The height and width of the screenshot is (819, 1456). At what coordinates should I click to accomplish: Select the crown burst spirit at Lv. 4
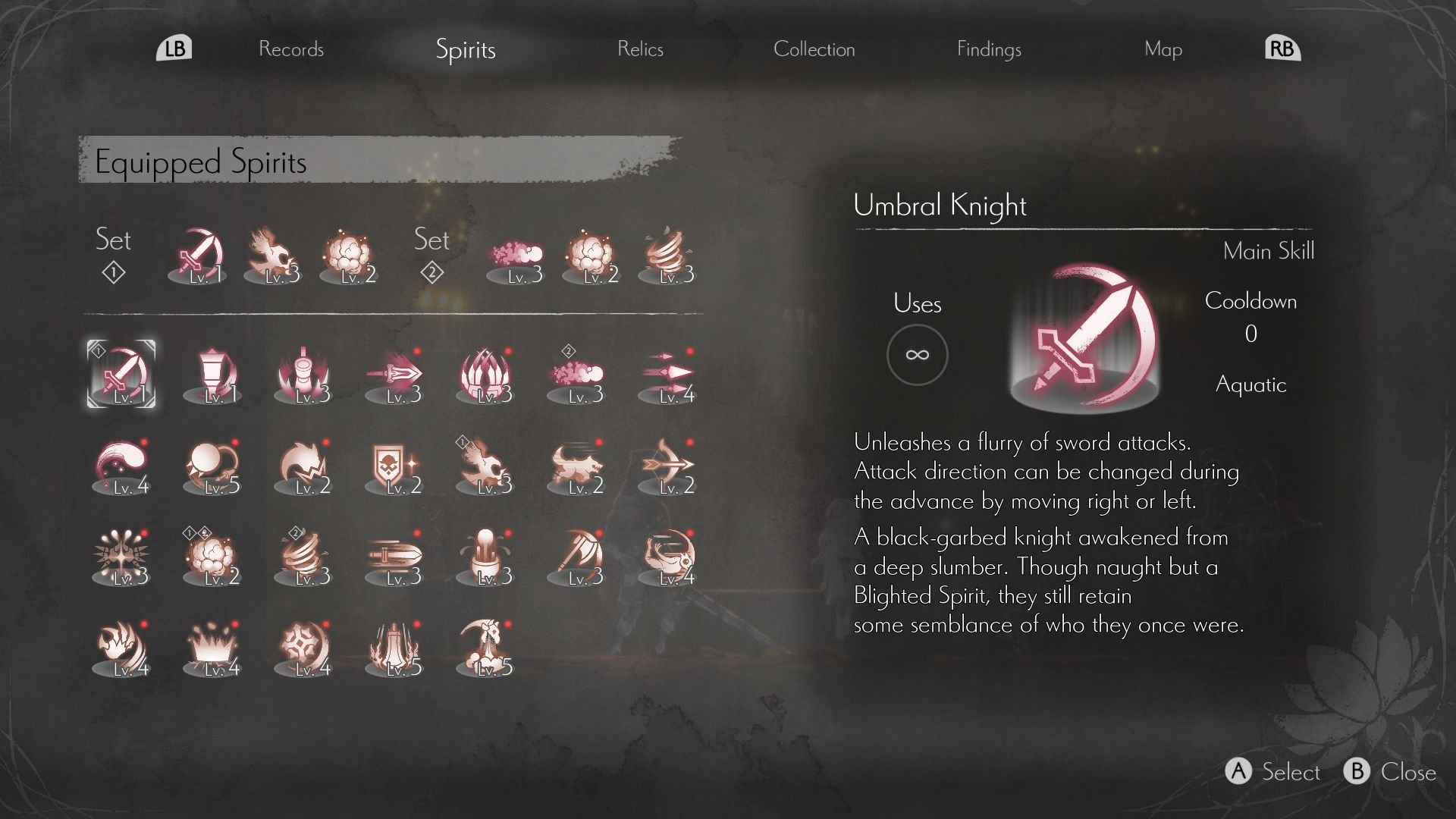click(x=212, y=648)
